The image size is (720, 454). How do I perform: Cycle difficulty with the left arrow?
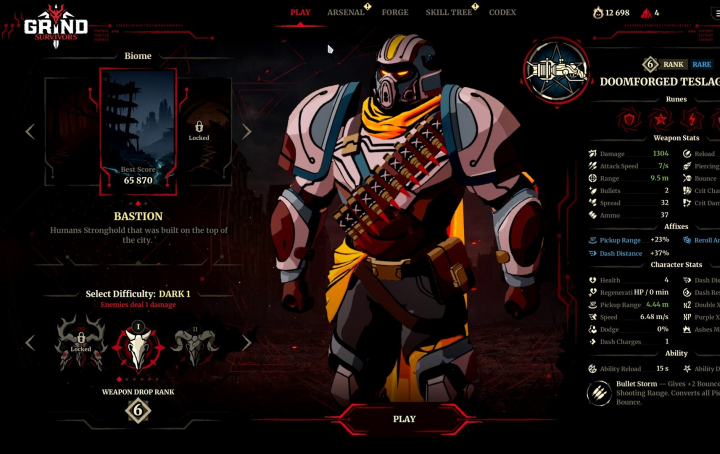[x=30, y=343]
